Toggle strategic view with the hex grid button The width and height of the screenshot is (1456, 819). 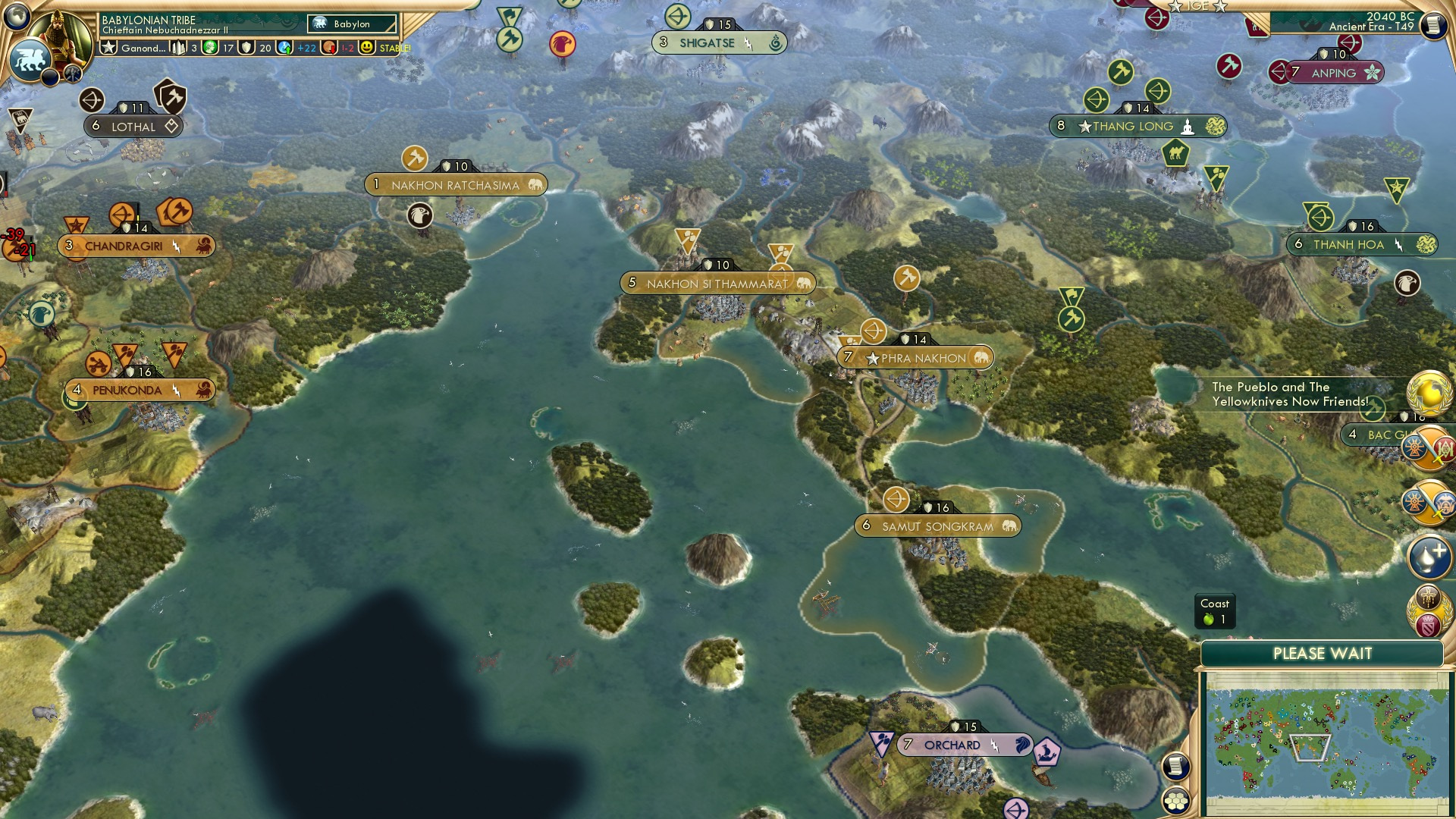(x=1176, y=801)
